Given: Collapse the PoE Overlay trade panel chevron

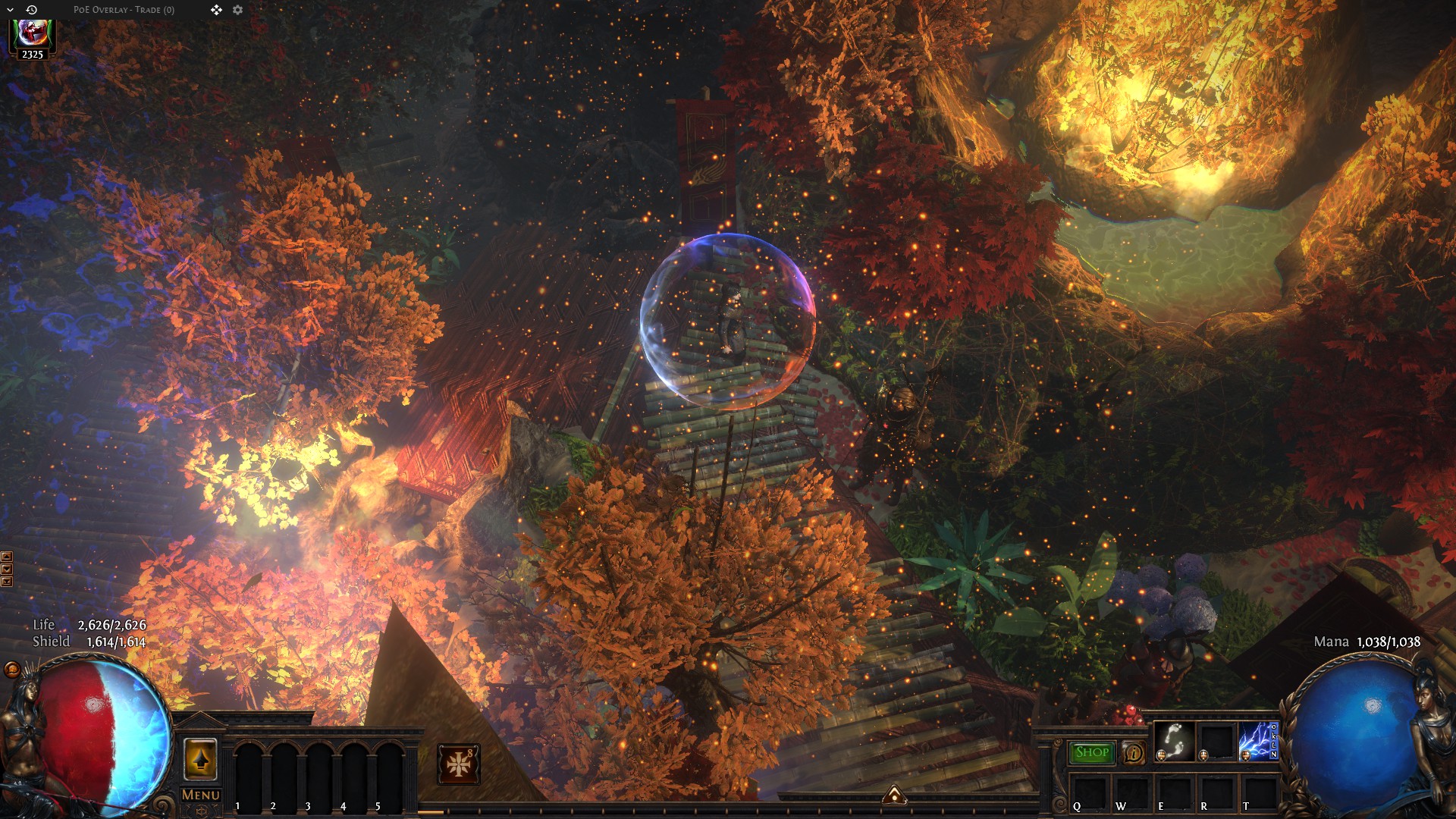Looking at the screenshot, I should click(x=11, y=10).
